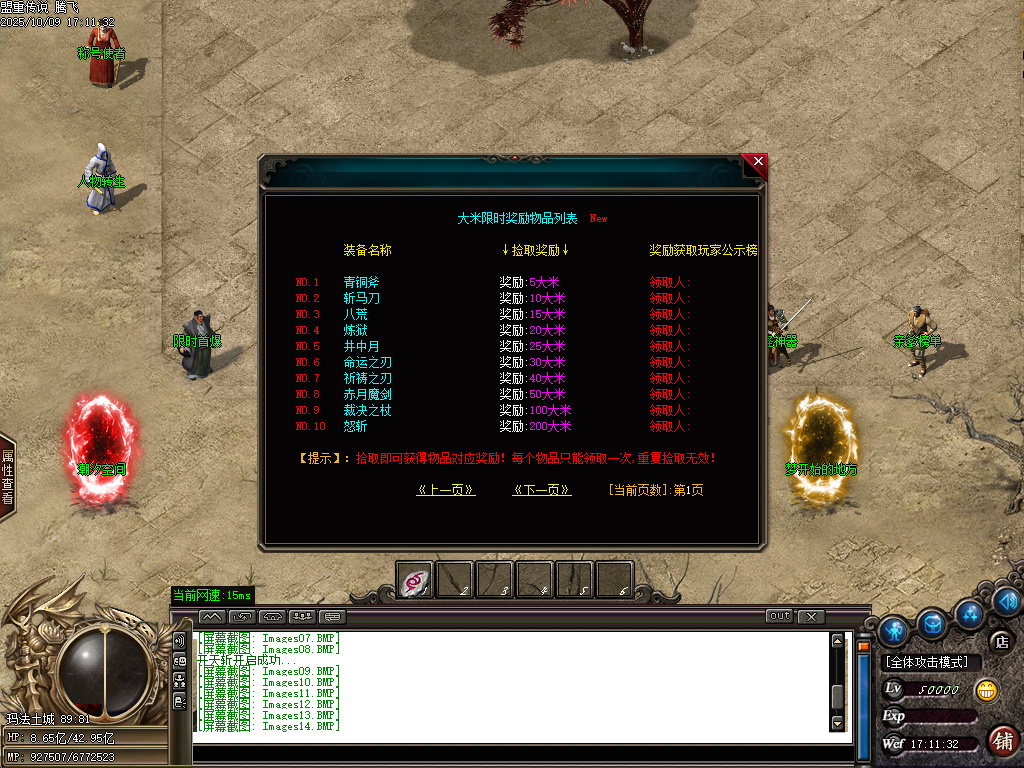Screen dimensions: 1024x768
Task: Use the item in hotbar slot 1
Action: point(415,580)
